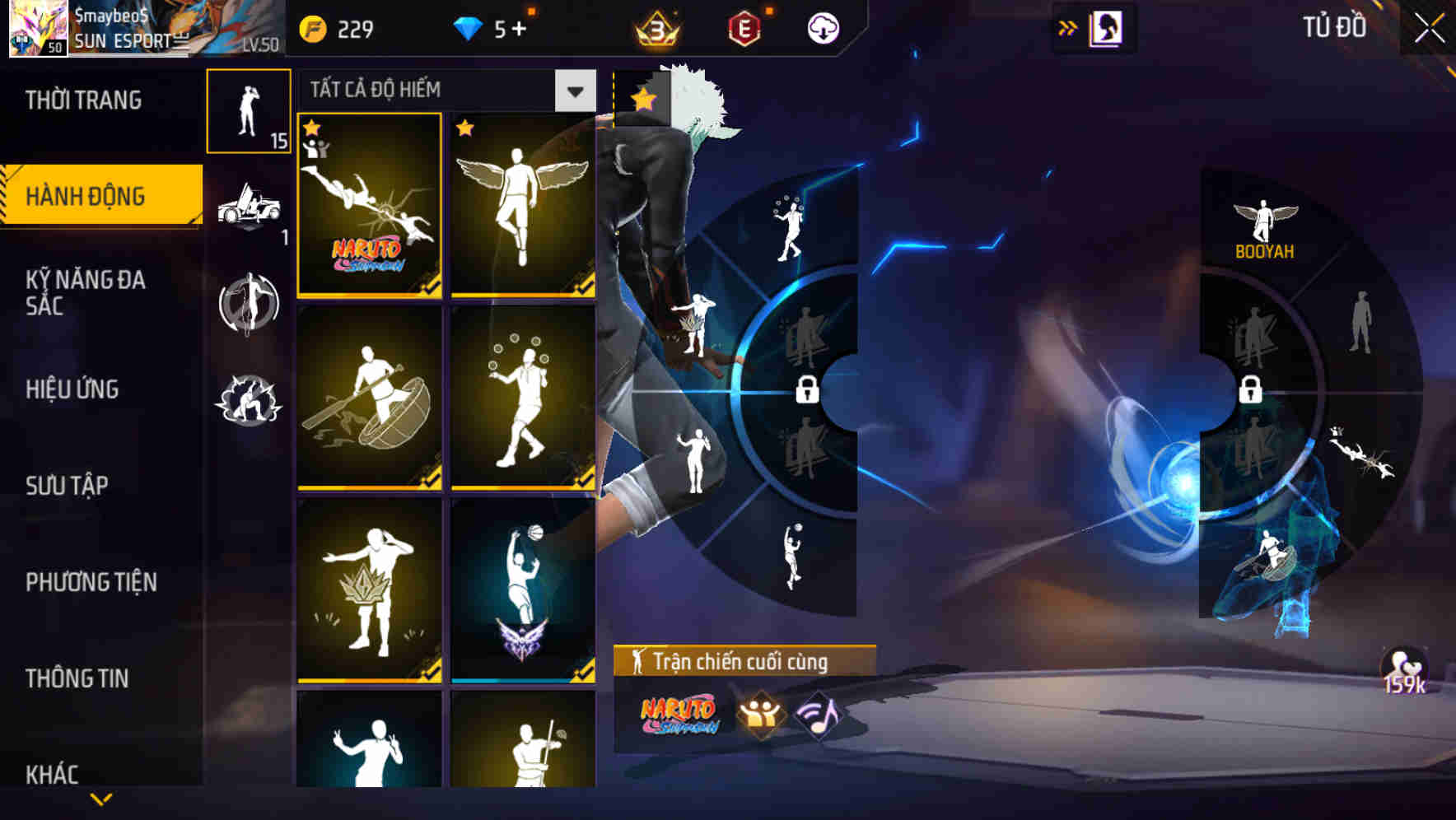Click the Trận chiến cuối cùng emote button
This screenshot has width=1456, height=820.
tap(740, 659)
